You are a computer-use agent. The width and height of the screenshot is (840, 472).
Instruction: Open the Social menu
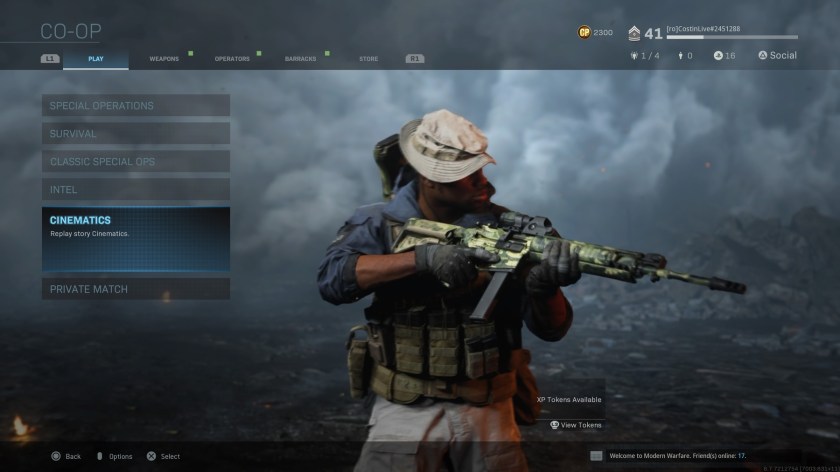(x=776, y=56)
